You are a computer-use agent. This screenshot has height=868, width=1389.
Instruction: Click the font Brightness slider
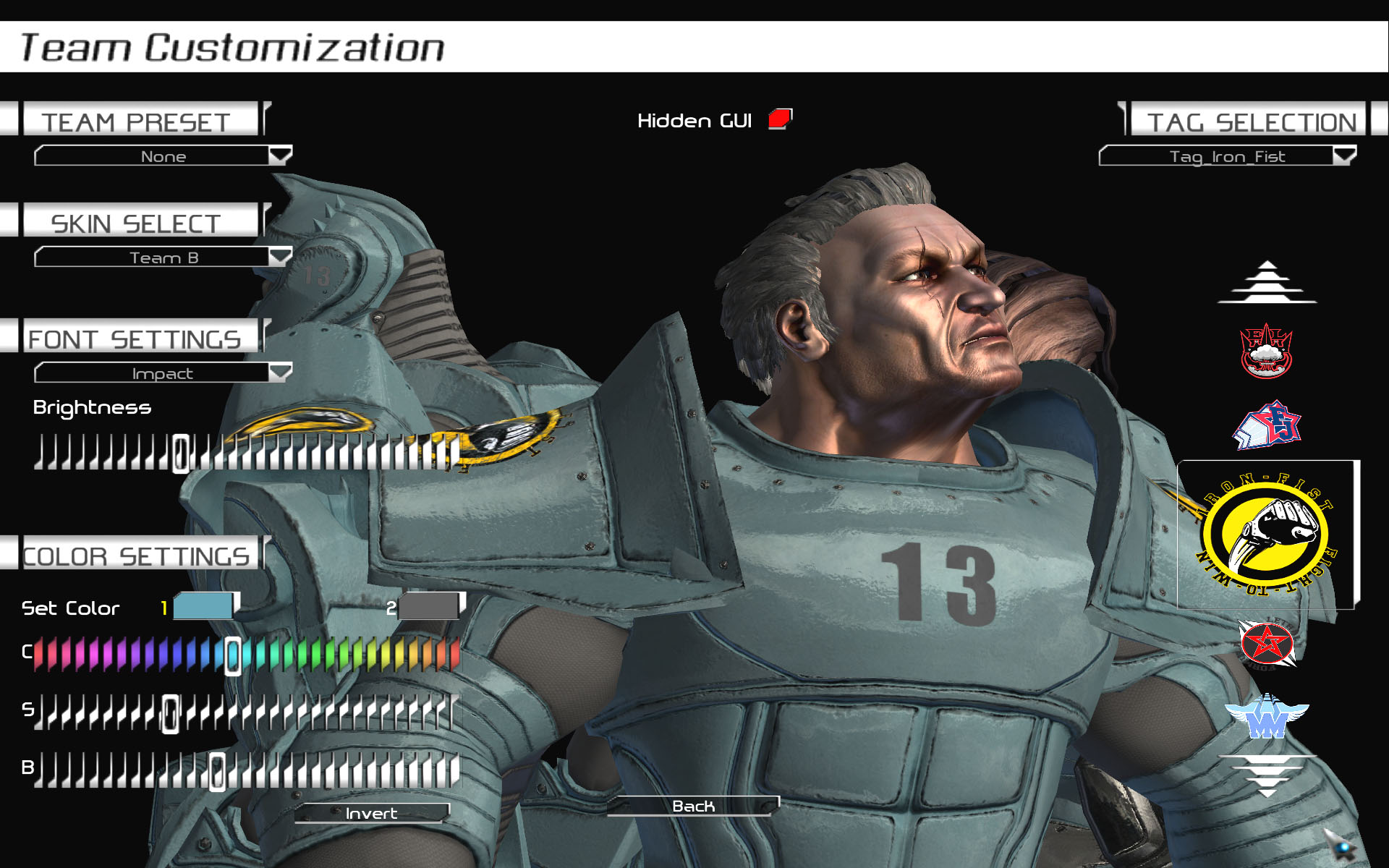[x=246, y=453]
